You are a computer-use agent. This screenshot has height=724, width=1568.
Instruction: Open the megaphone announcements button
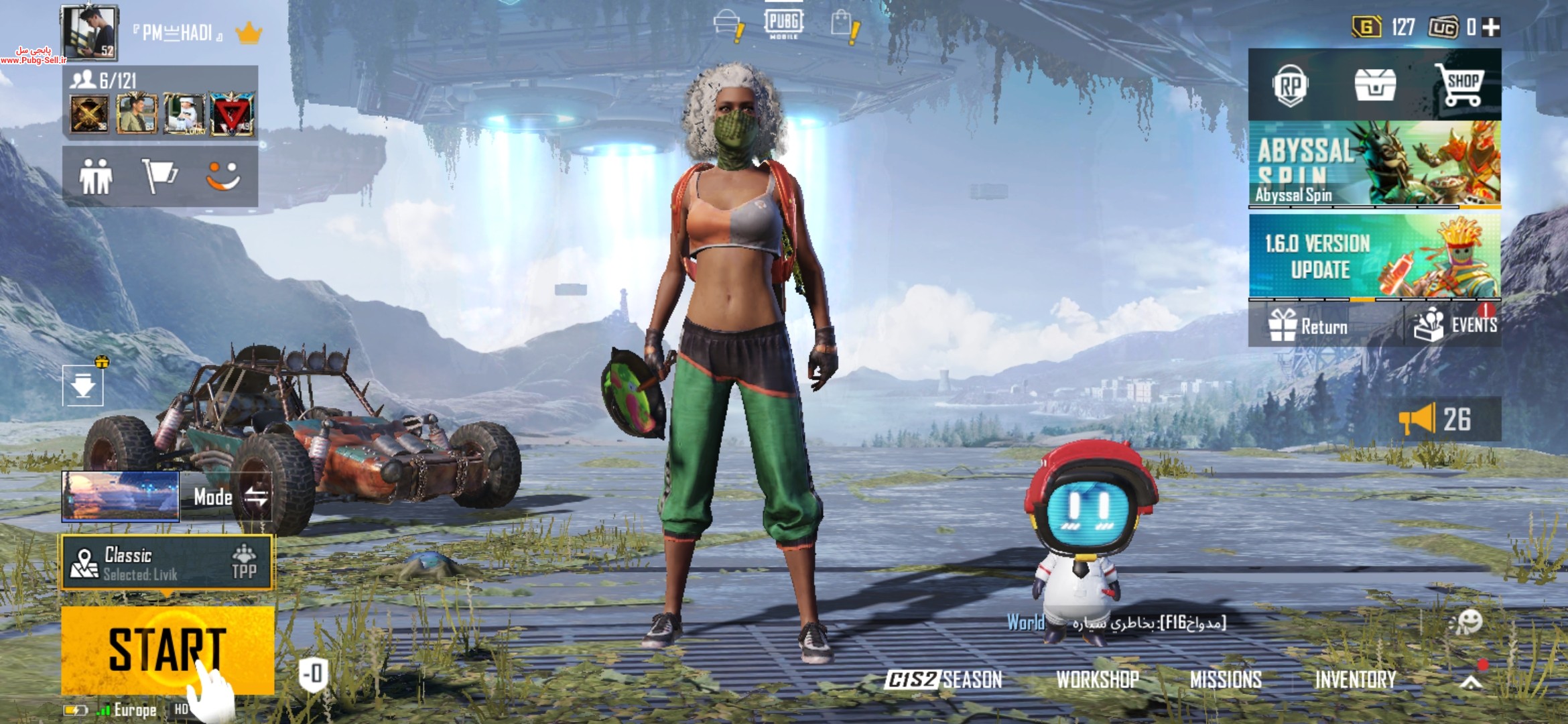coord(1434,420)
